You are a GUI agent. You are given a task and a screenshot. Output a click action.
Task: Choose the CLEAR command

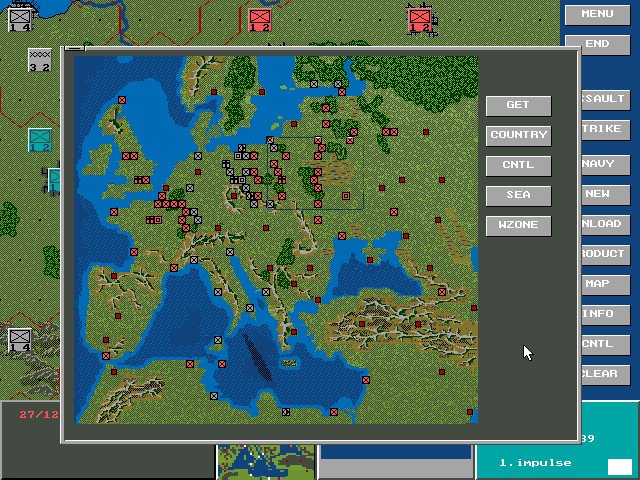click(605, 374)
